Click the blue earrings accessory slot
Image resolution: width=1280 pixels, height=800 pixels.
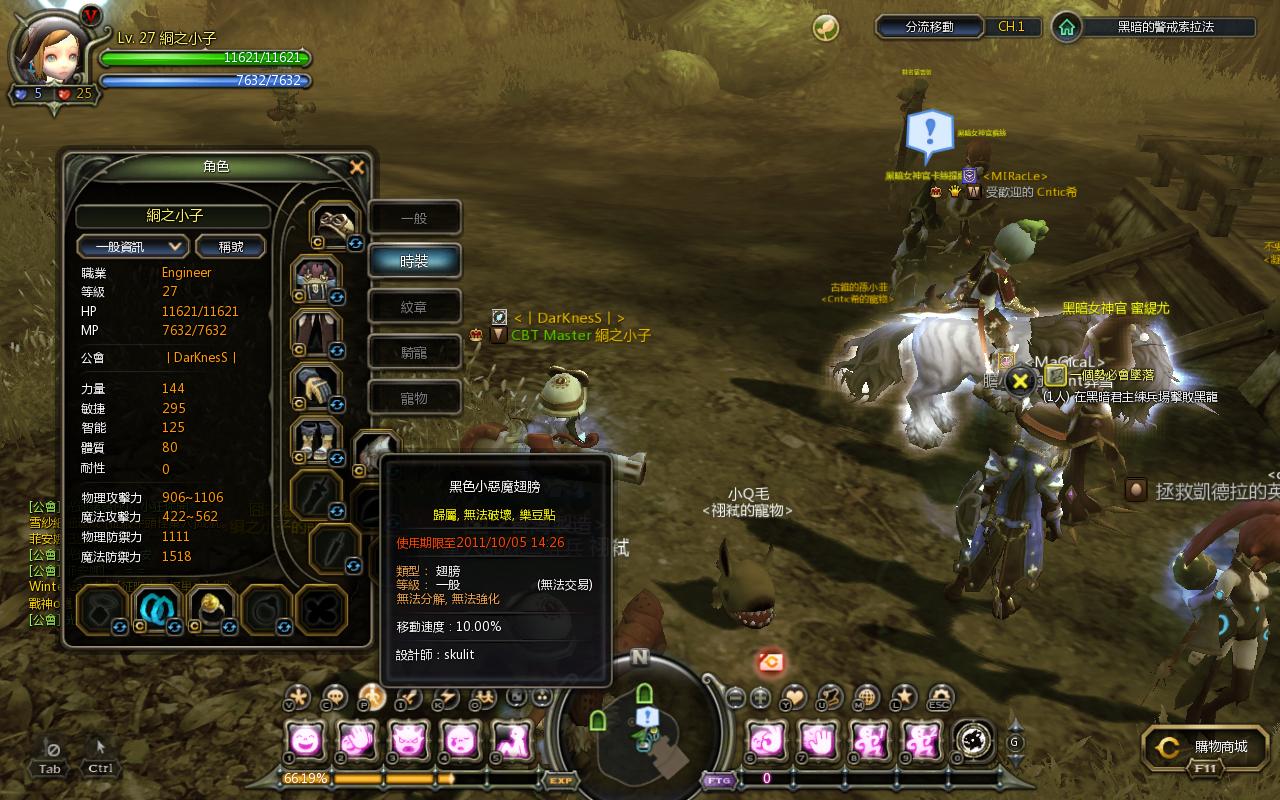pos(156,606)
